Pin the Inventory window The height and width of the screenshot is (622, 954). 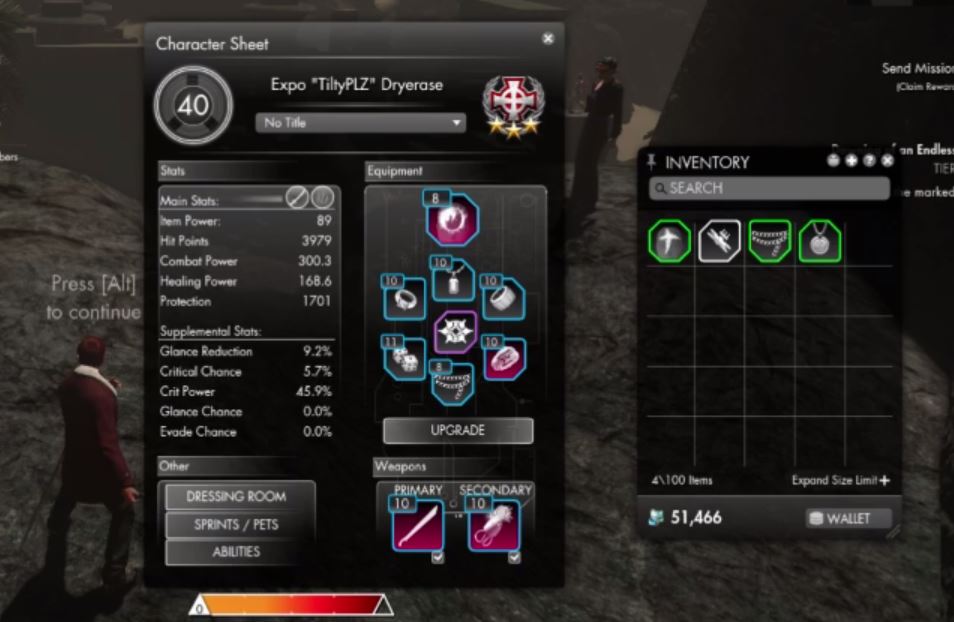[x=653, y=161]
